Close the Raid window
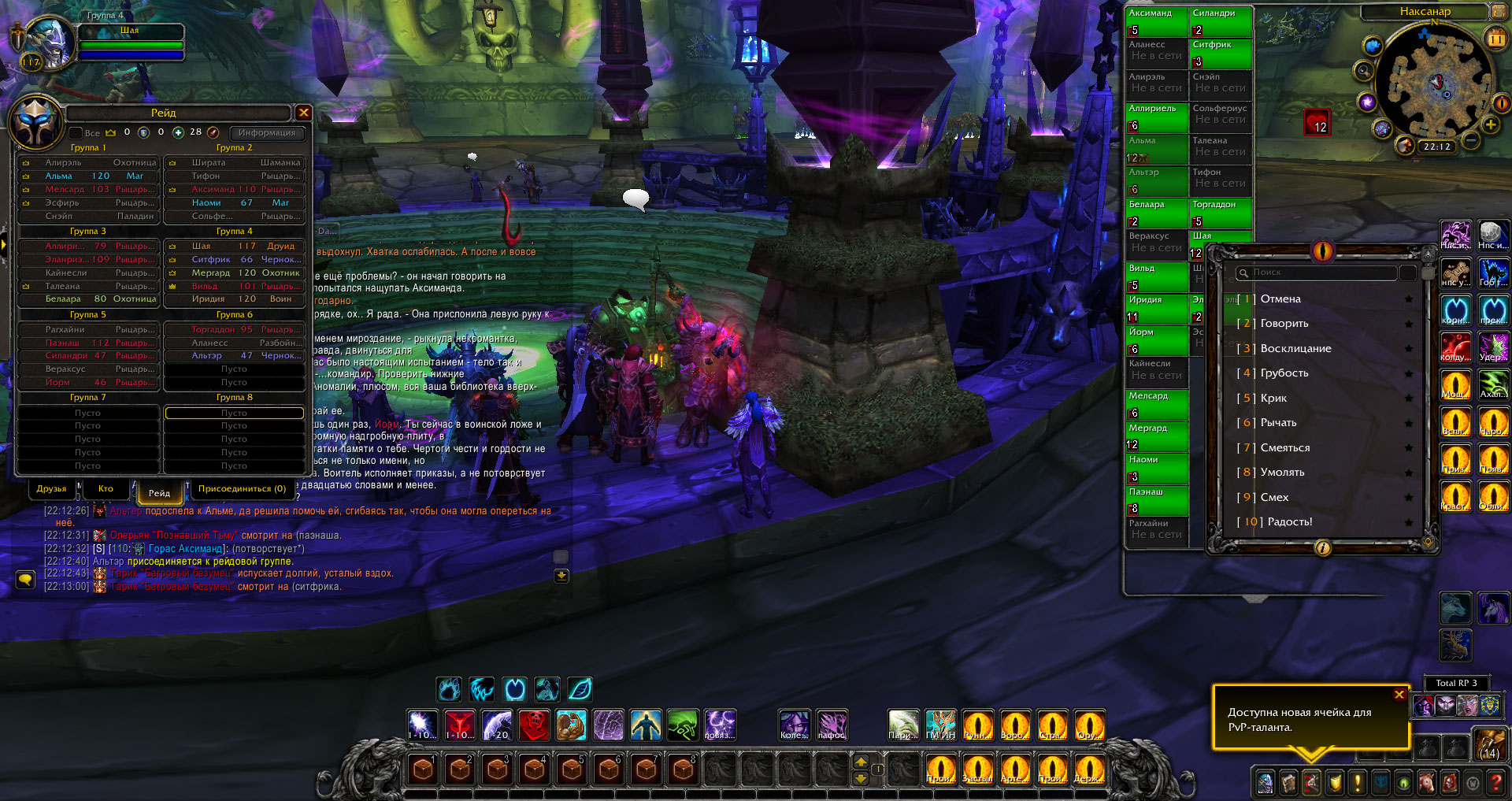This screenshot has height=801, width=1512. point(303,113)
